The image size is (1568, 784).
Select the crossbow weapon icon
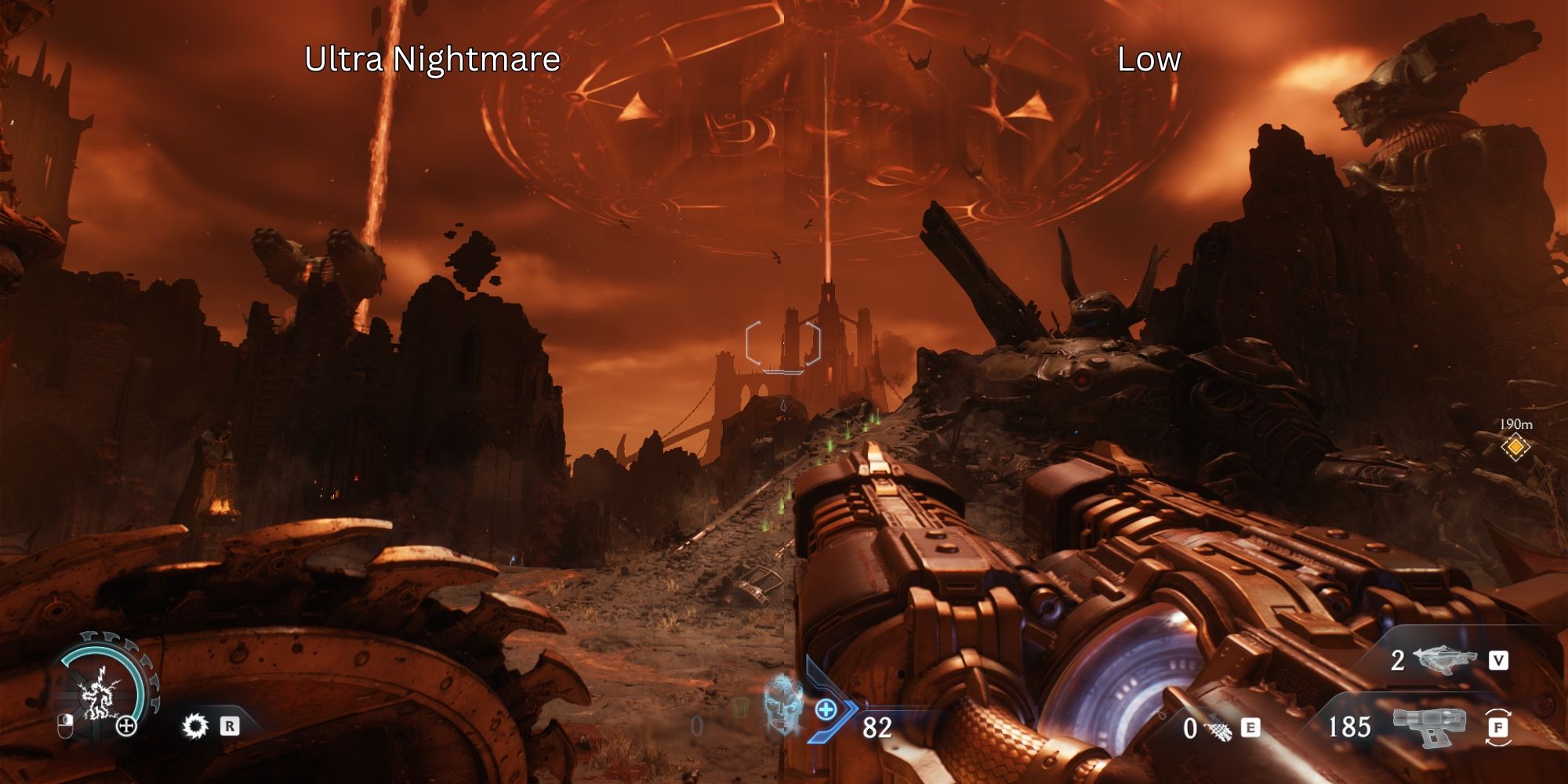tap(1444, 660)
